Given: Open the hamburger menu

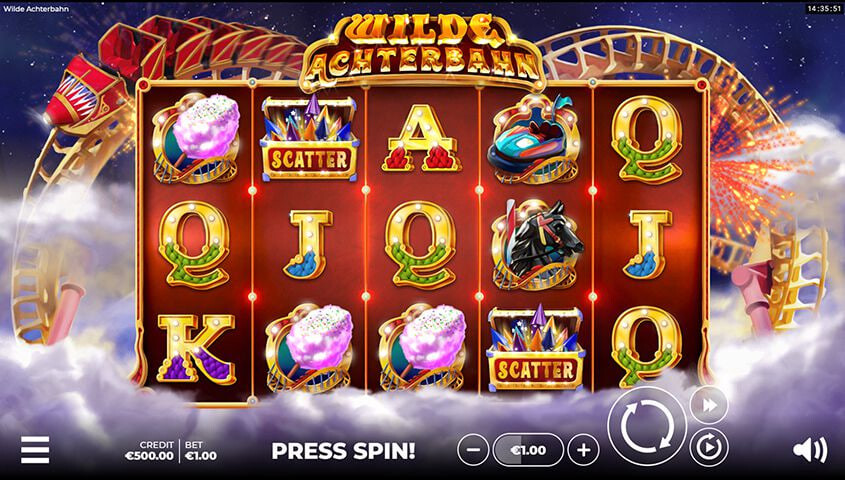Looking at the screenshot, I should [34, 450].
